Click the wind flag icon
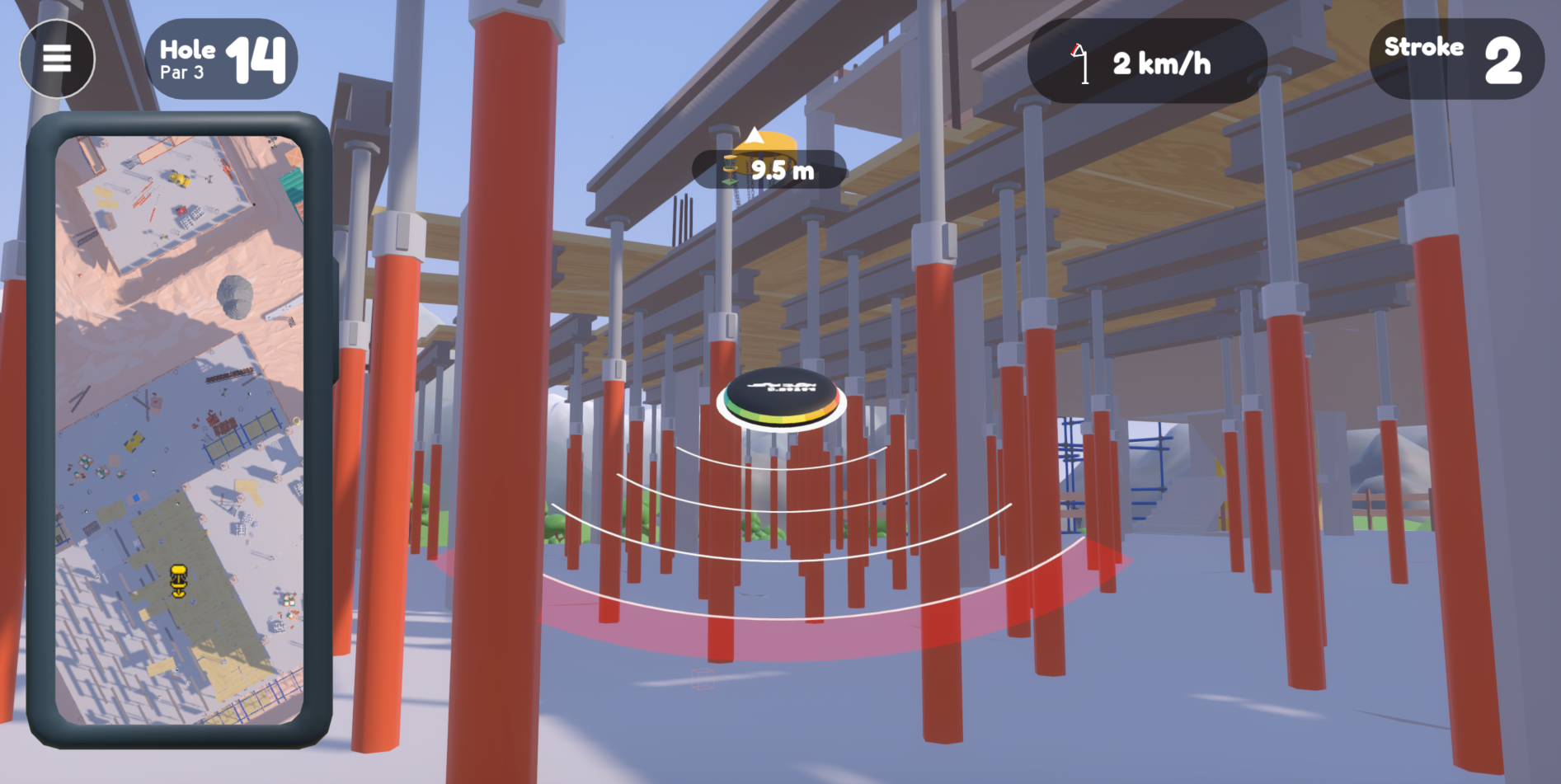Viewport: 1561px width, 784px height. 1080,61
